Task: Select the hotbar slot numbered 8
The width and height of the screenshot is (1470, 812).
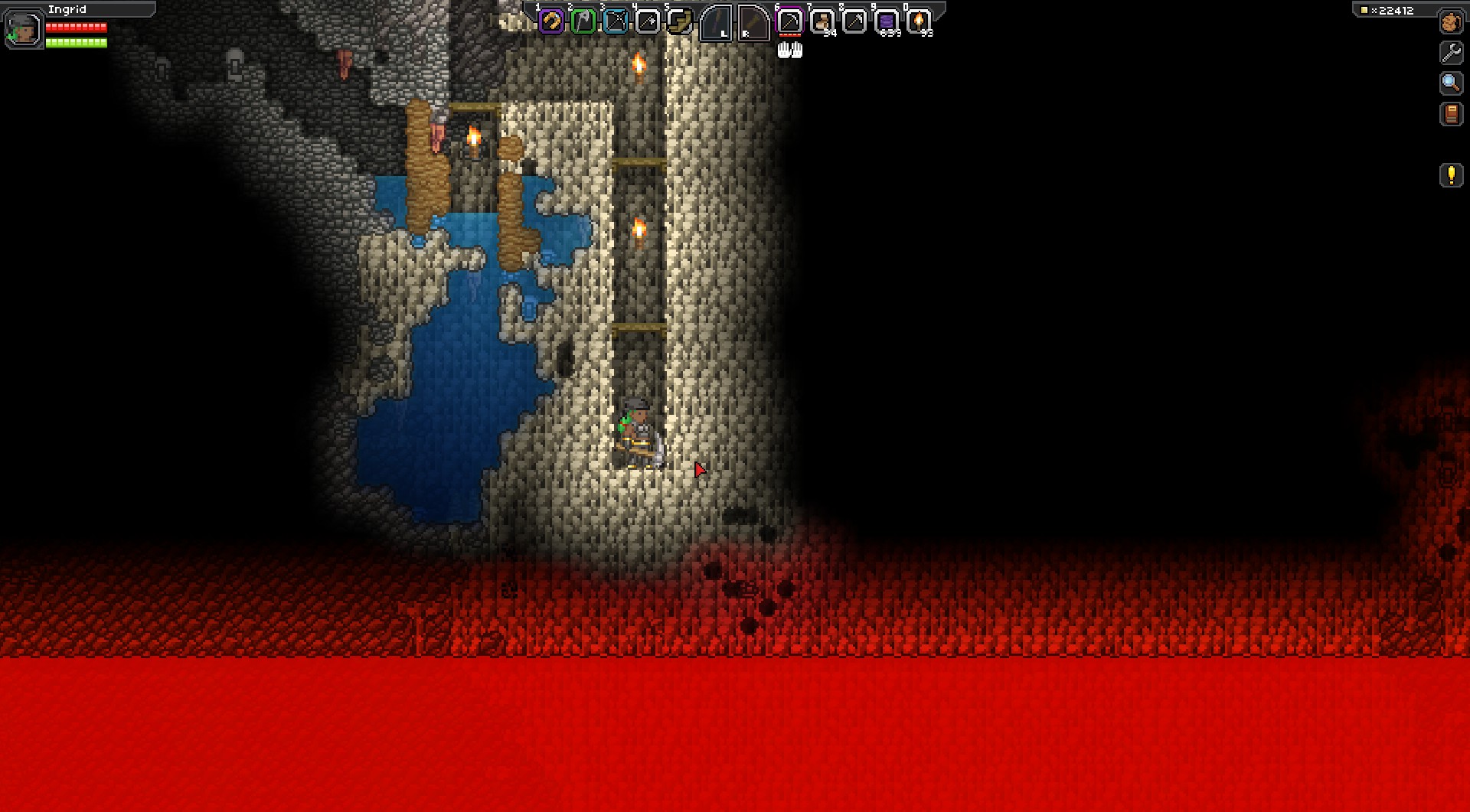Action: [854, 21]
